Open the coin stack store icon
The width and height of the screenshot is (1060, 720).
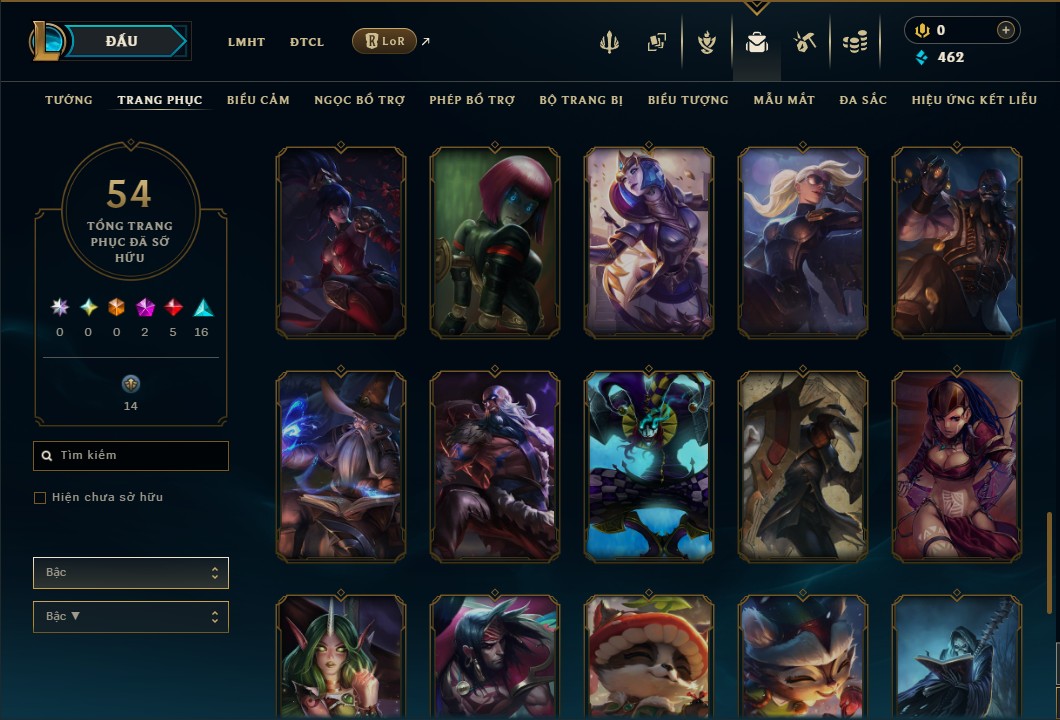click(854, 42)
